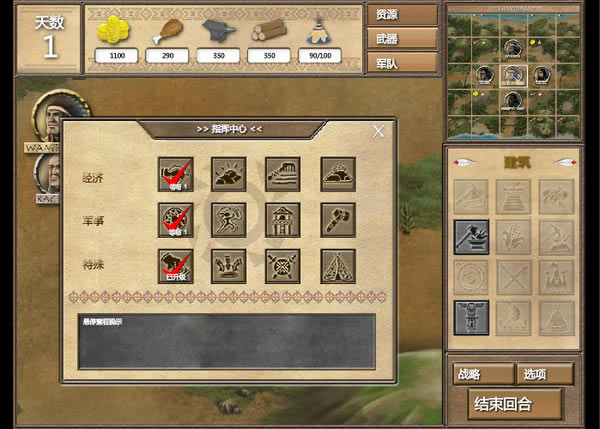This screenshot has width=600, height=429.
Task: Close the command center window
Action: pos(378,131)
